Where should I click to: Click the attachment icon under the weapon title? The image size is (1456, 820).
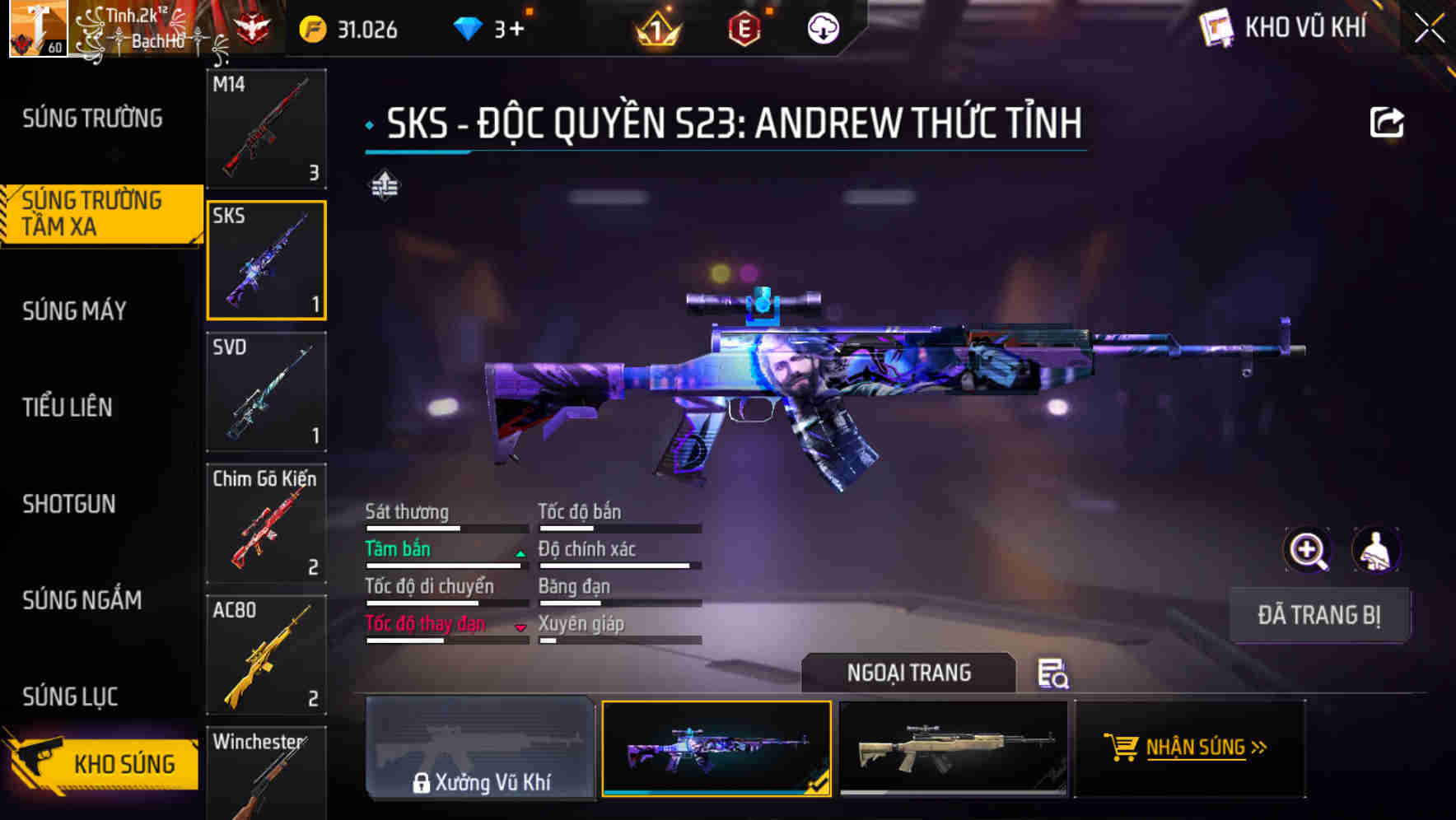pyautogui.click(x=382, y=185)
